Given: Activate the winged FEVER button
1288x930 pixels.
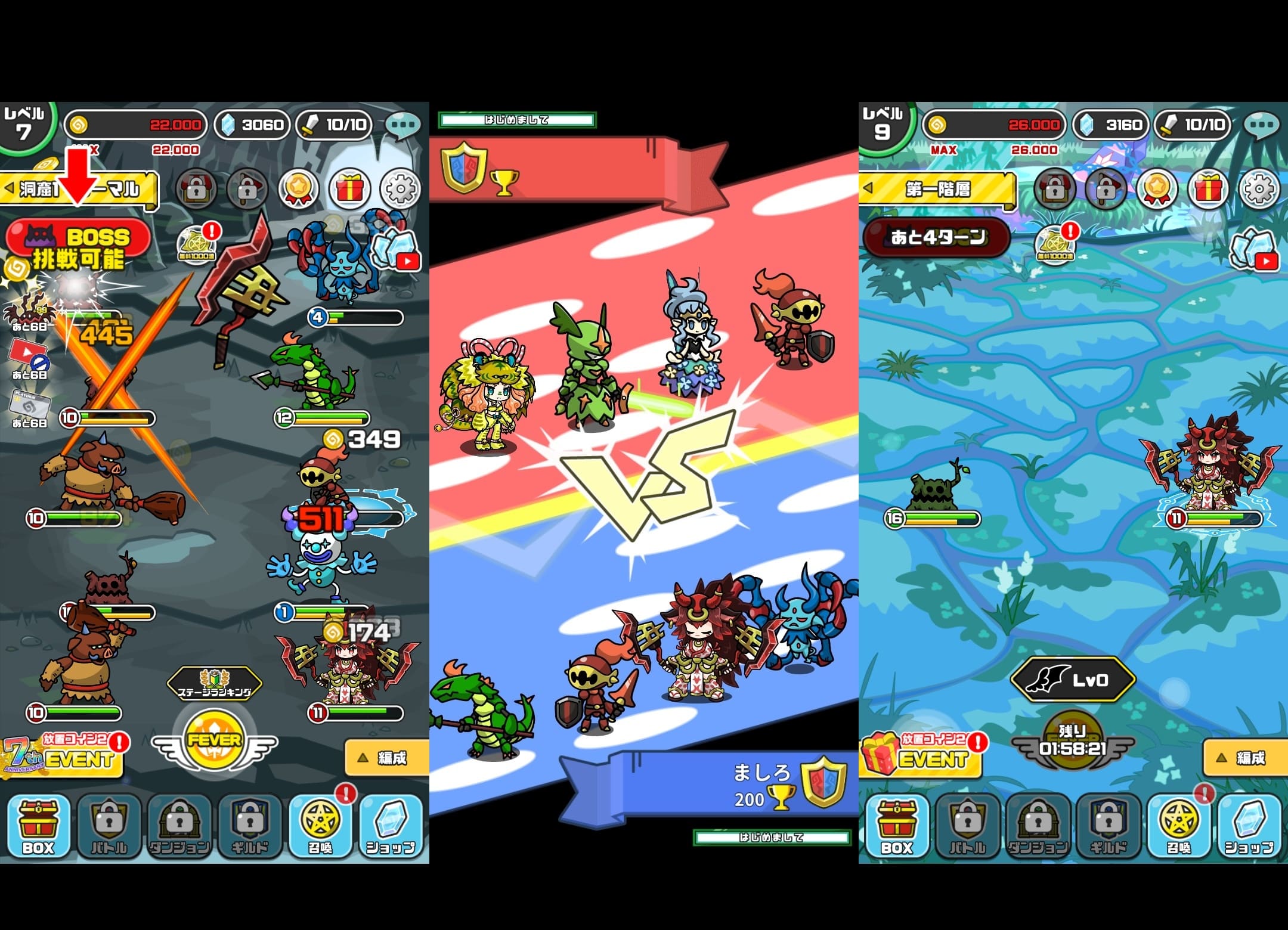Looking at the screenshot, I should coord(215,743).
